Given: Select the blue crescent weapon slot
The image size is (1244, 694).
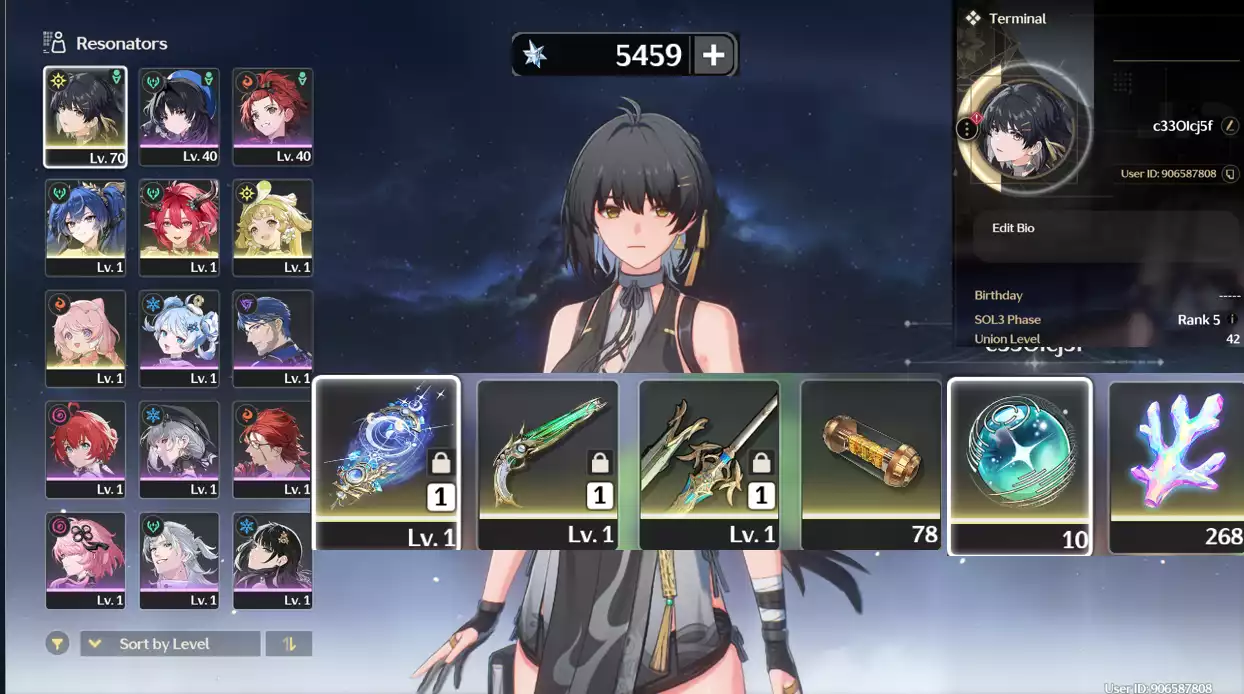Looking at the screenshot, I should click(x=387, y=462).
